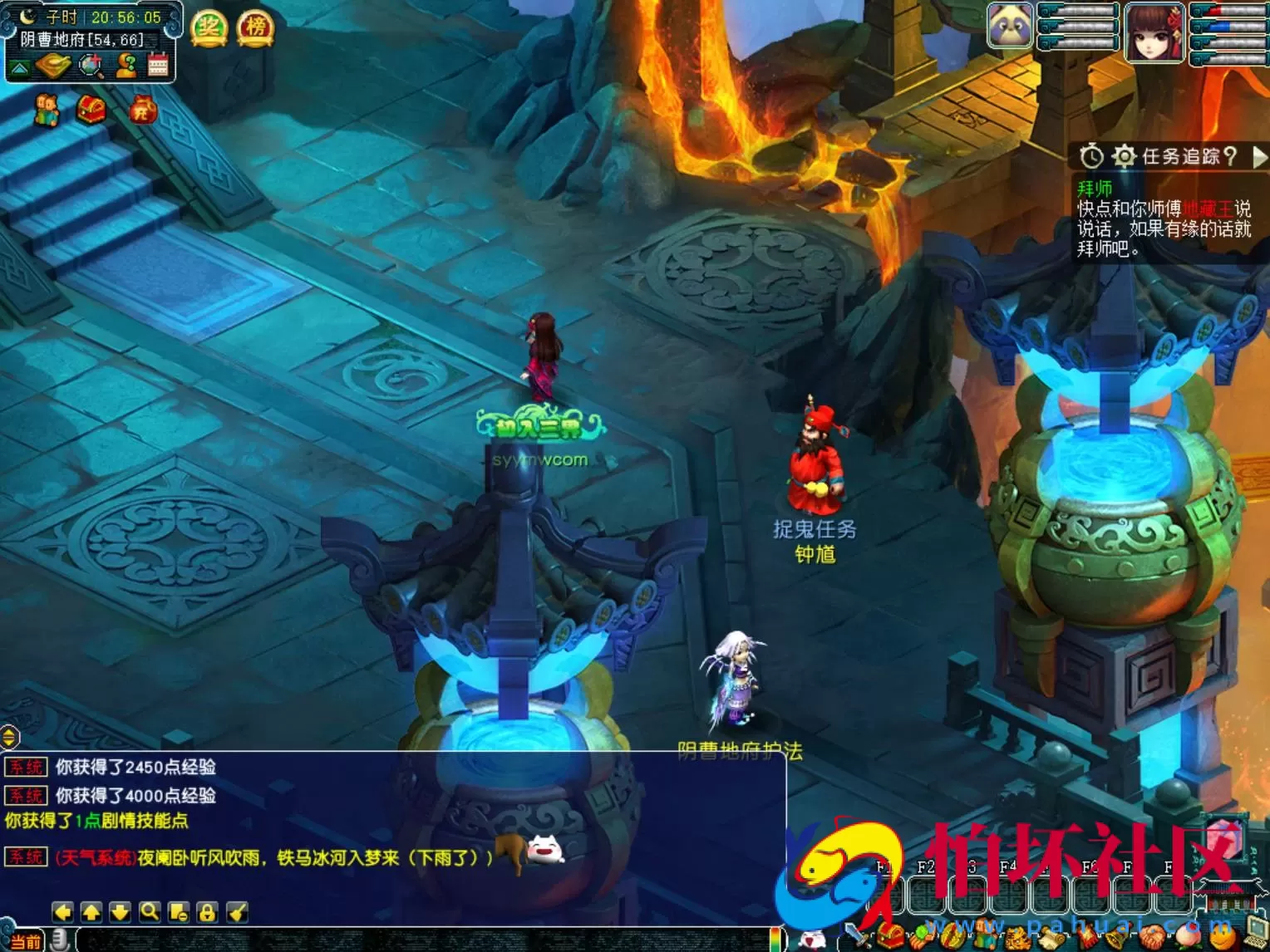Open the red 充 recharge bag

point(143,109)
